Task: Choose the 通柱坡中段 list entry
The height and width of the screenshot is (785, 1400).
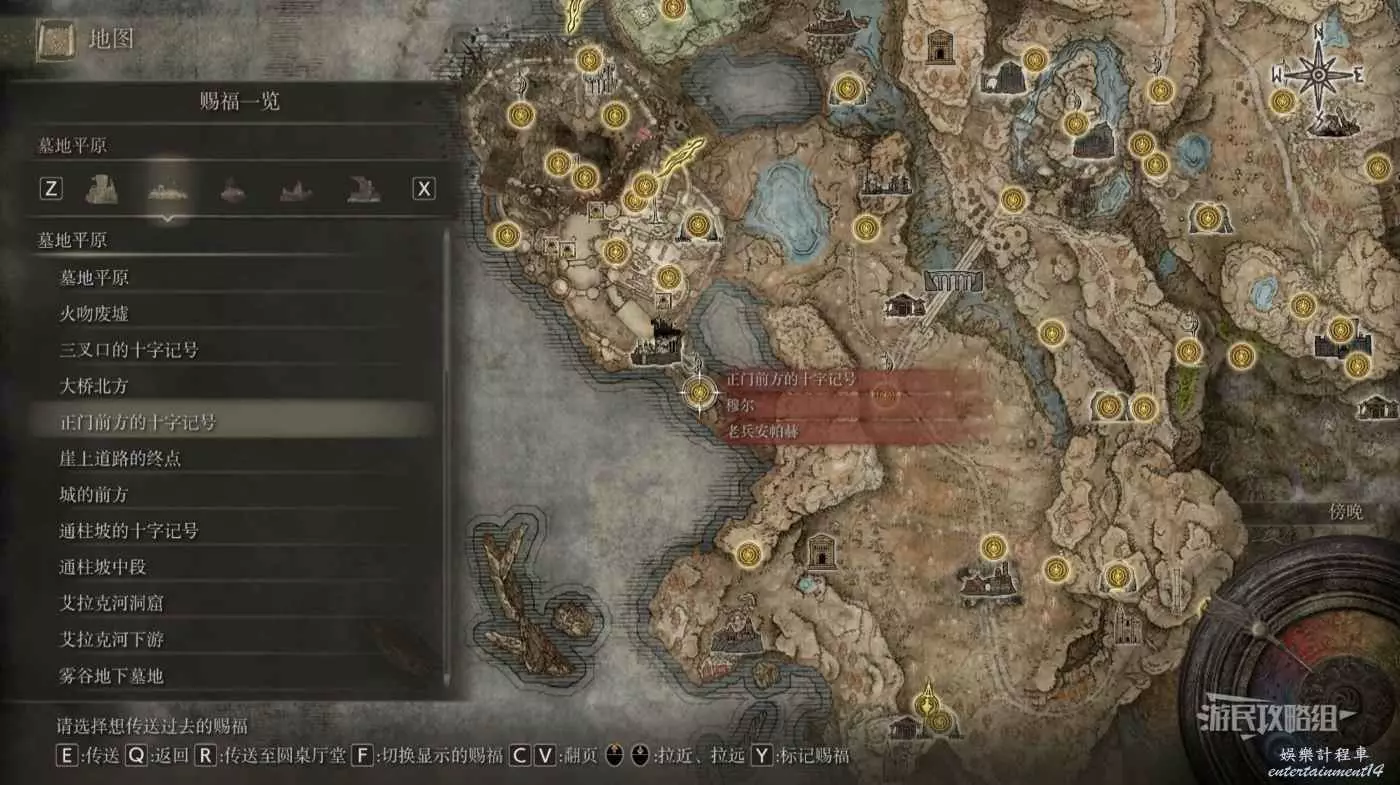Action: click(103, 567)
